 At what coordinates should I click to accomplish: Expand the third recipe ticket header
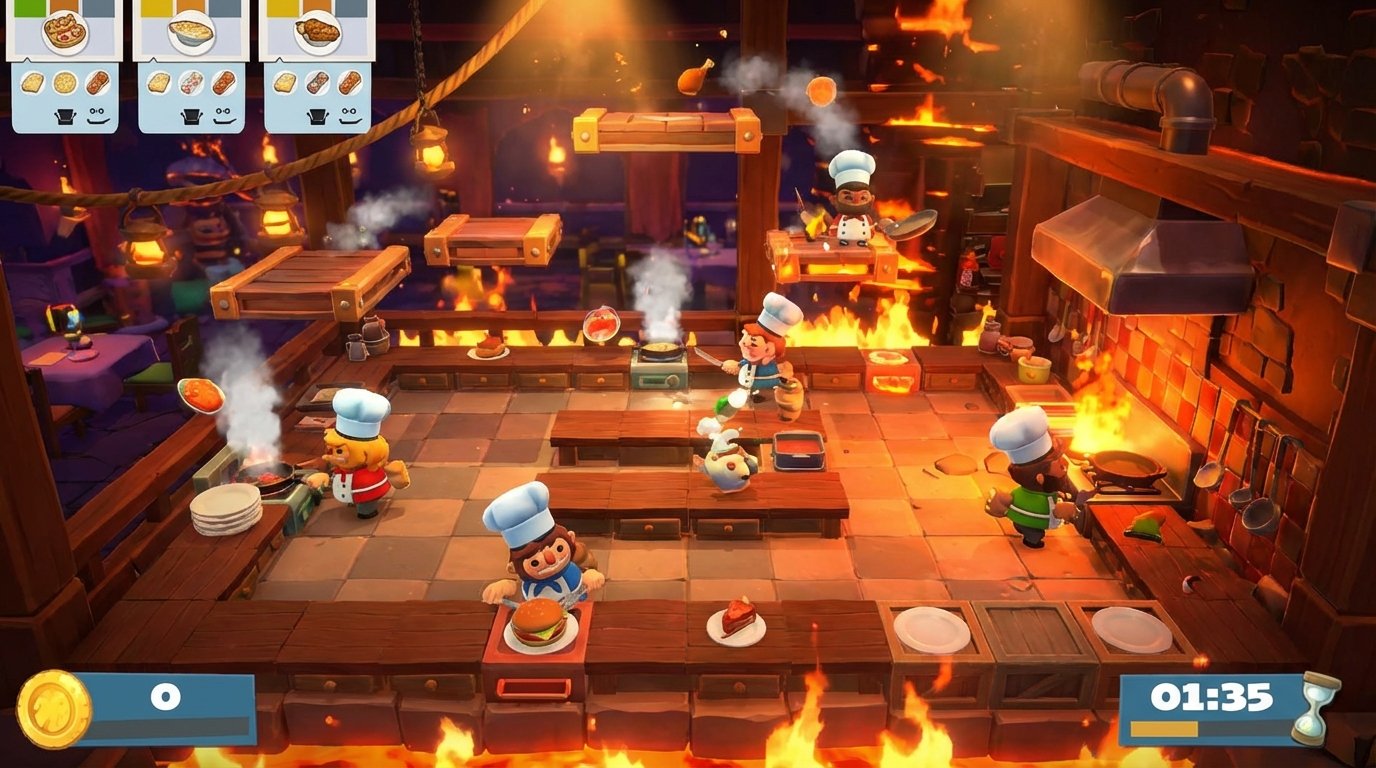[316, 8]
